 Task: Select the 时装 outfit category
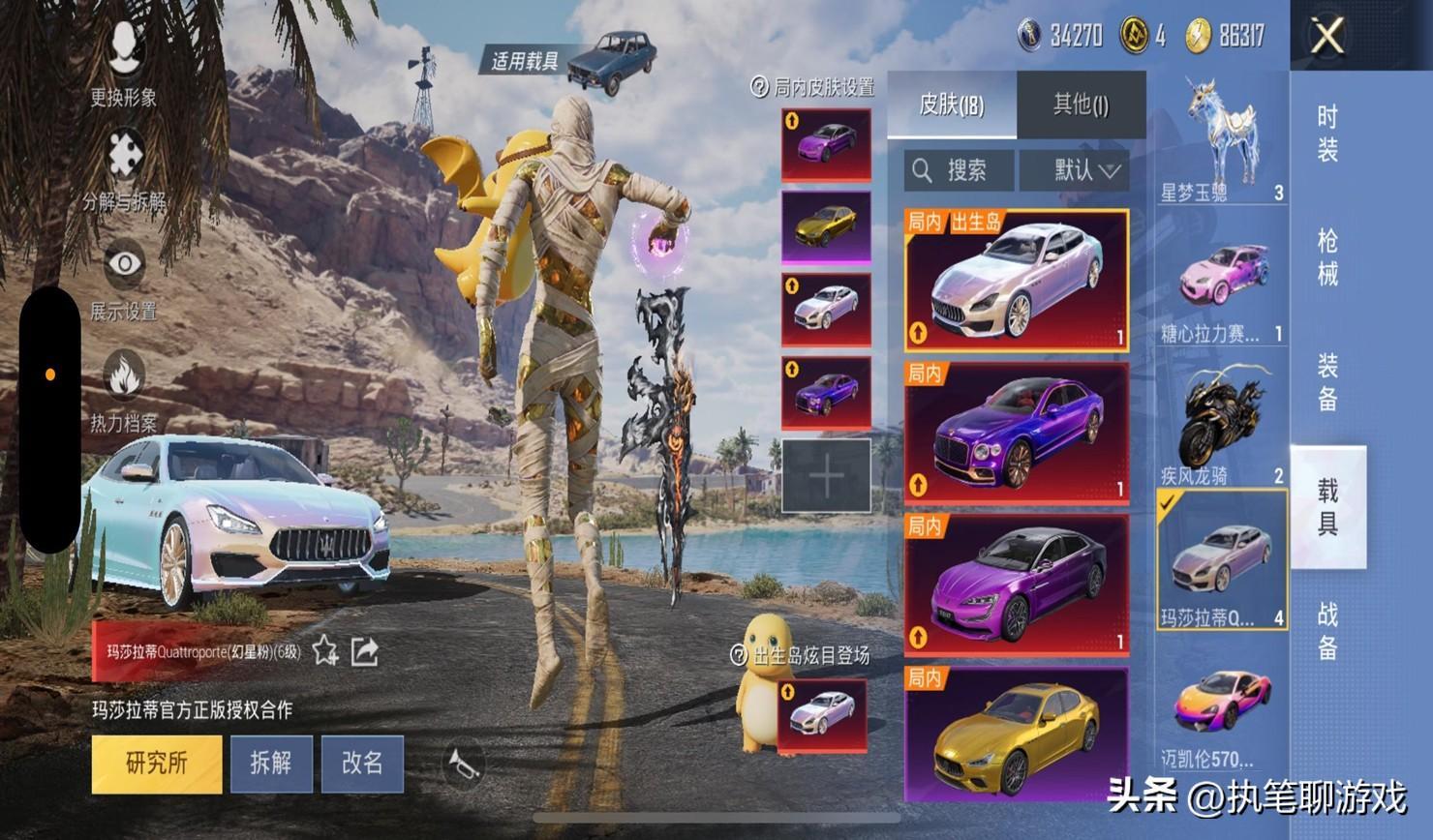1327,133
